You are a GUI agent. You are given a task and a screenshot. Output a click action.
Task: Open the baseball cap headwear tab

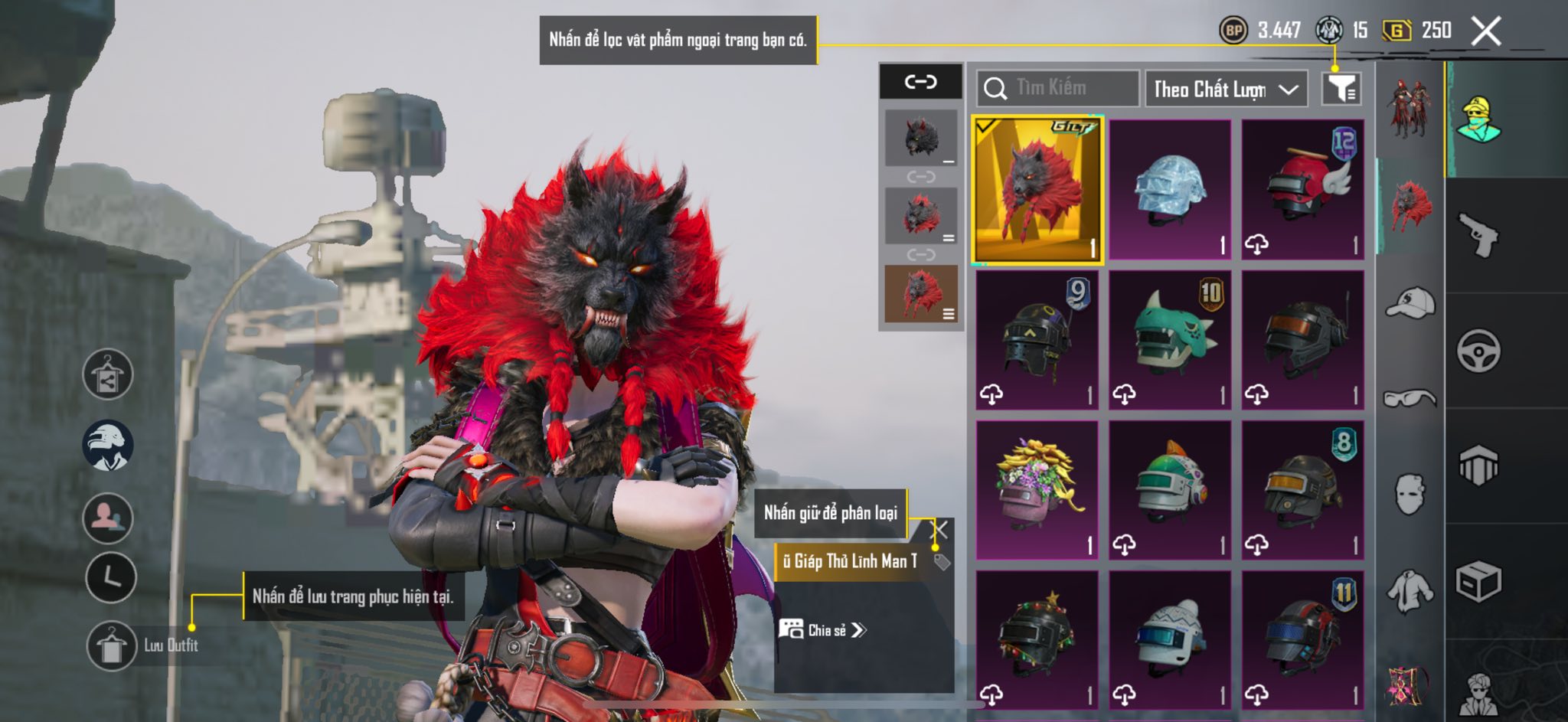(x=1410, y=302)
